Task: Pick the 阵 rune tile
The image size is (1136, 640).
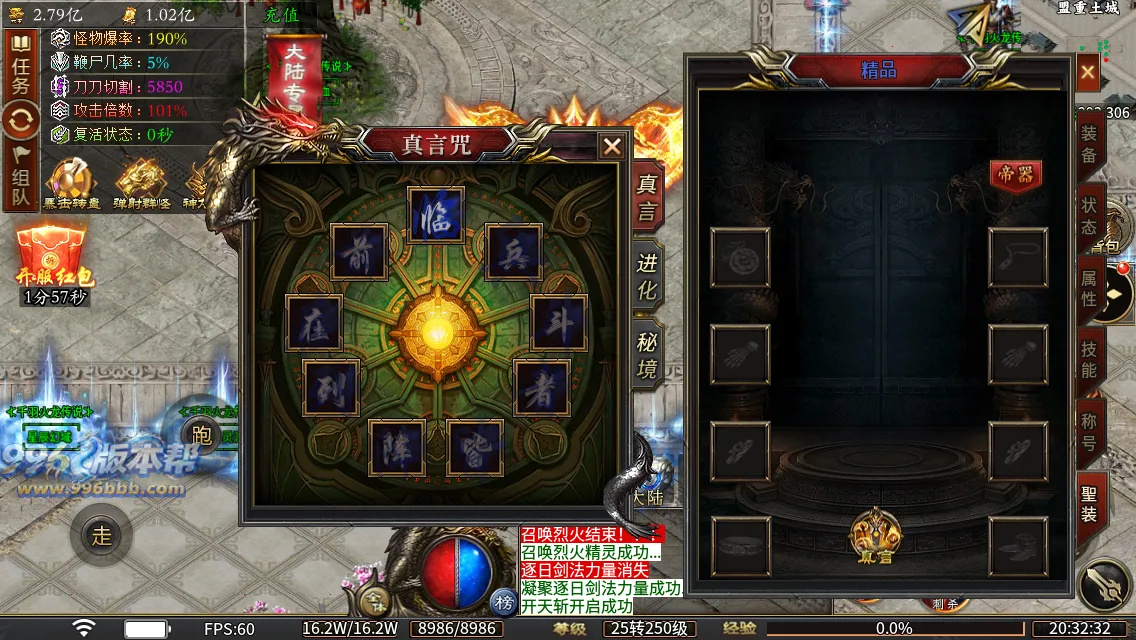Action: point(397,447)
